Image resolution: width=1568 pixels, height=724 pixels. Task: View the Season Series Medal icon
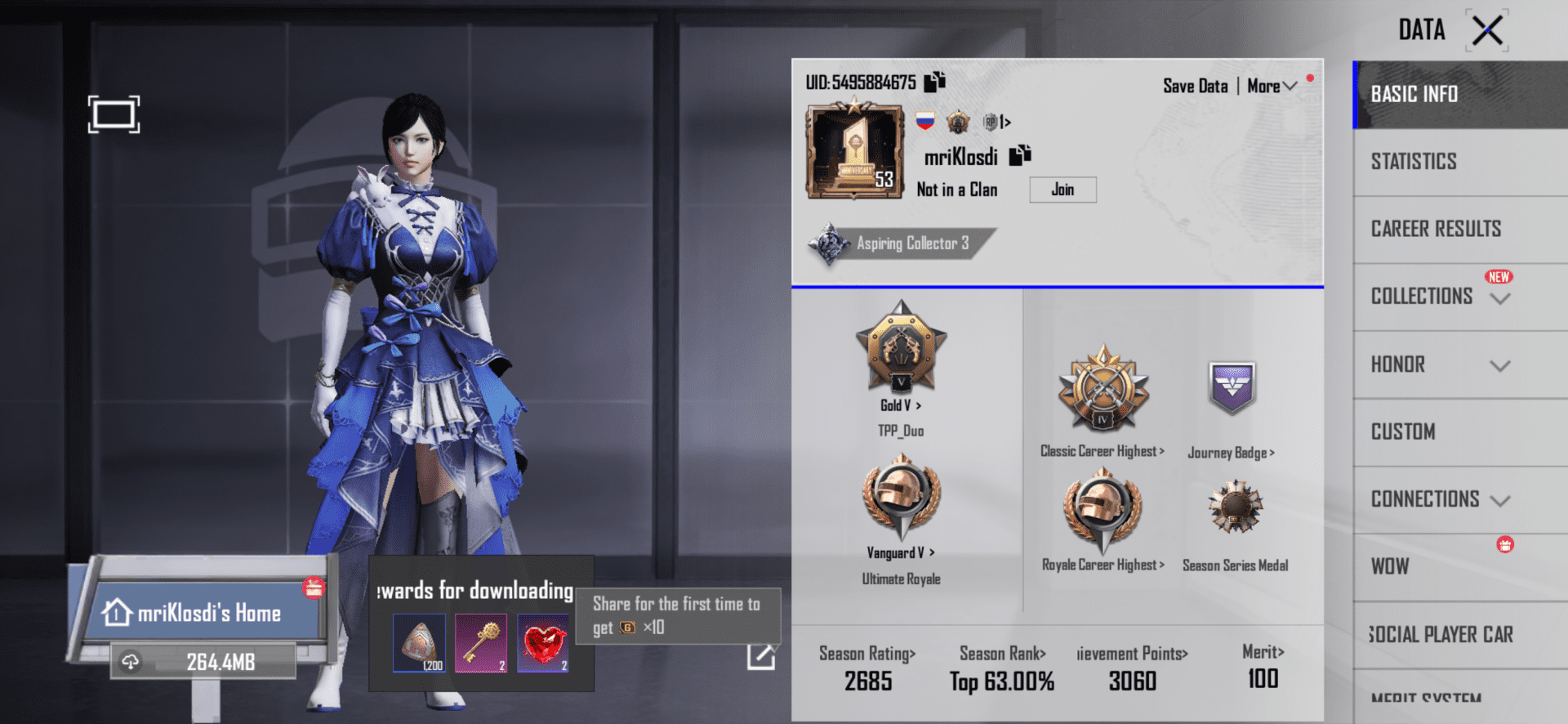[1235, 508]
